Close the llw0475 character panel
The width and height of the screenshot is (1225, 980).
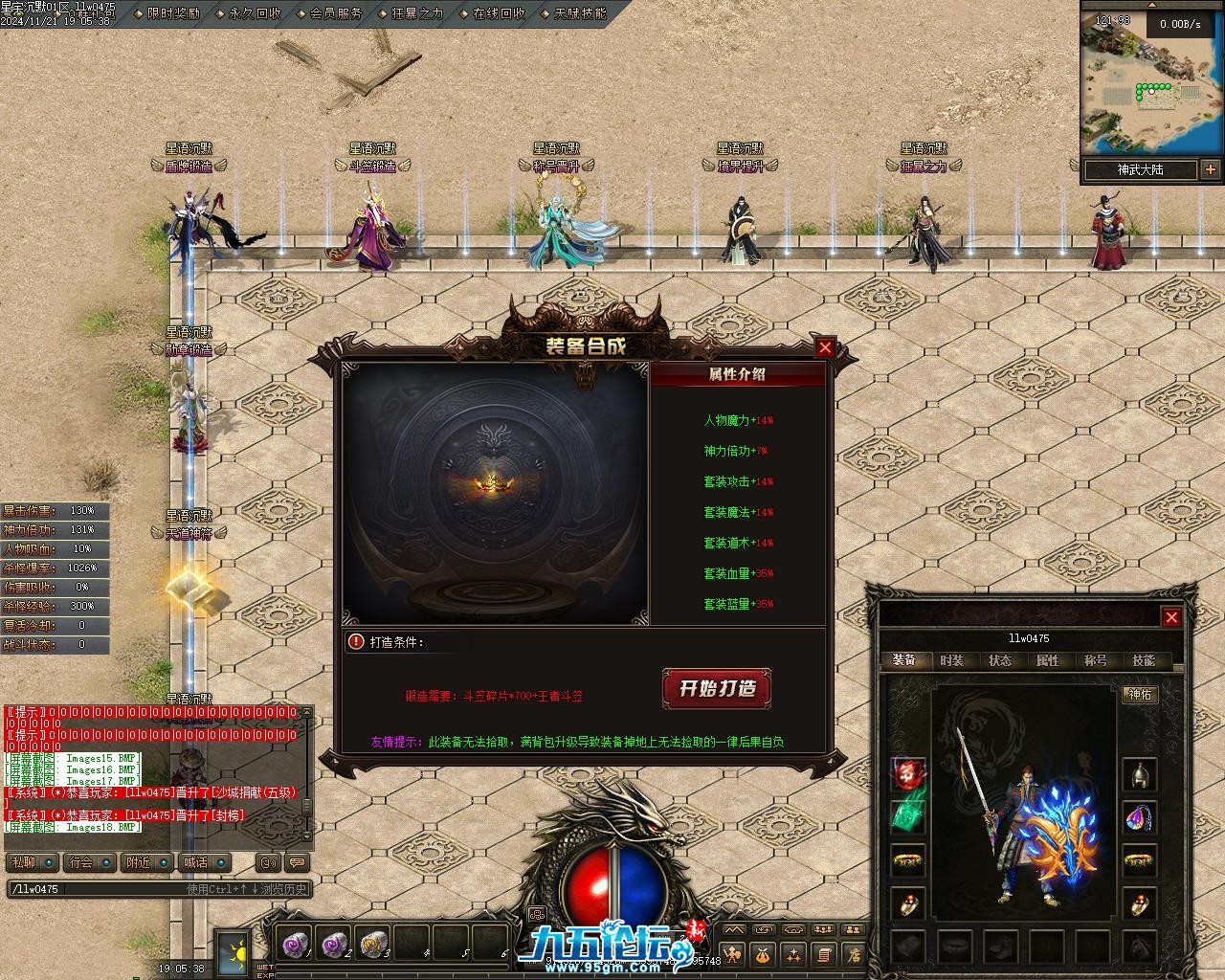coord(1170,617)
